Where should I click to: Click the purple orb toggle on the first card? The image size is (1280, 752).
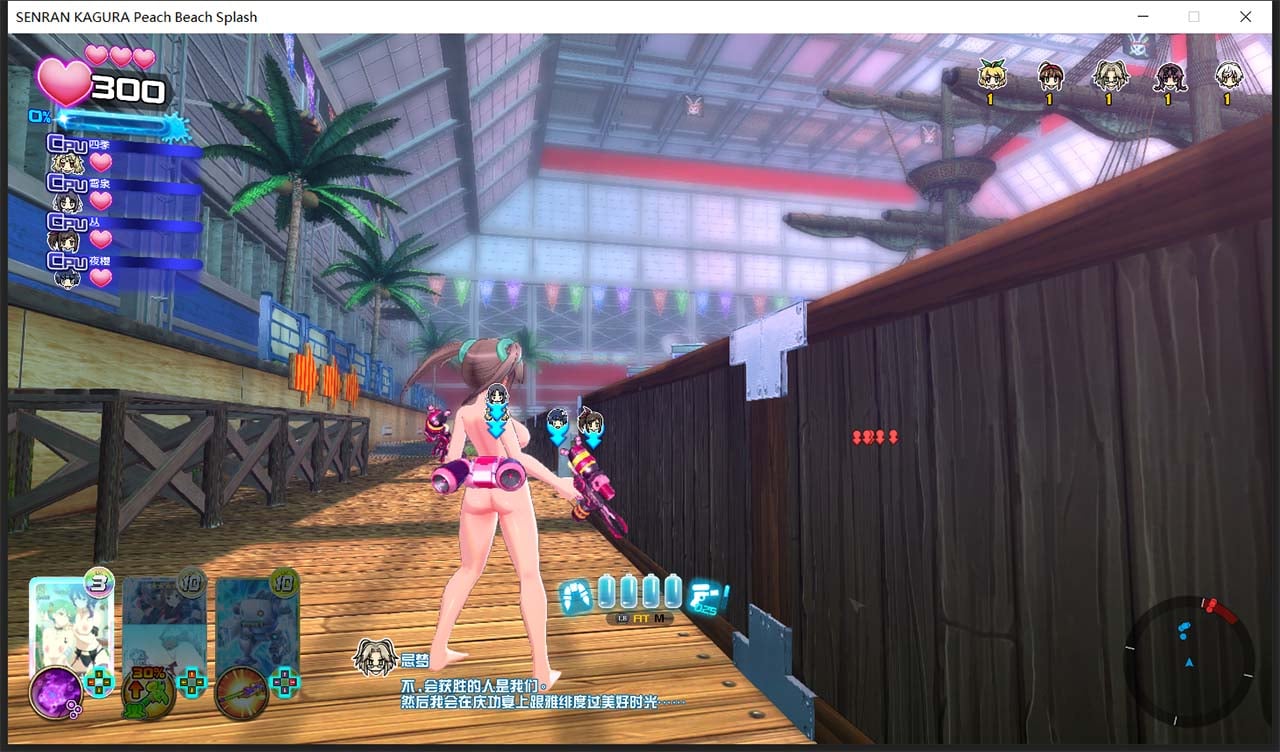tap(56, 695)
